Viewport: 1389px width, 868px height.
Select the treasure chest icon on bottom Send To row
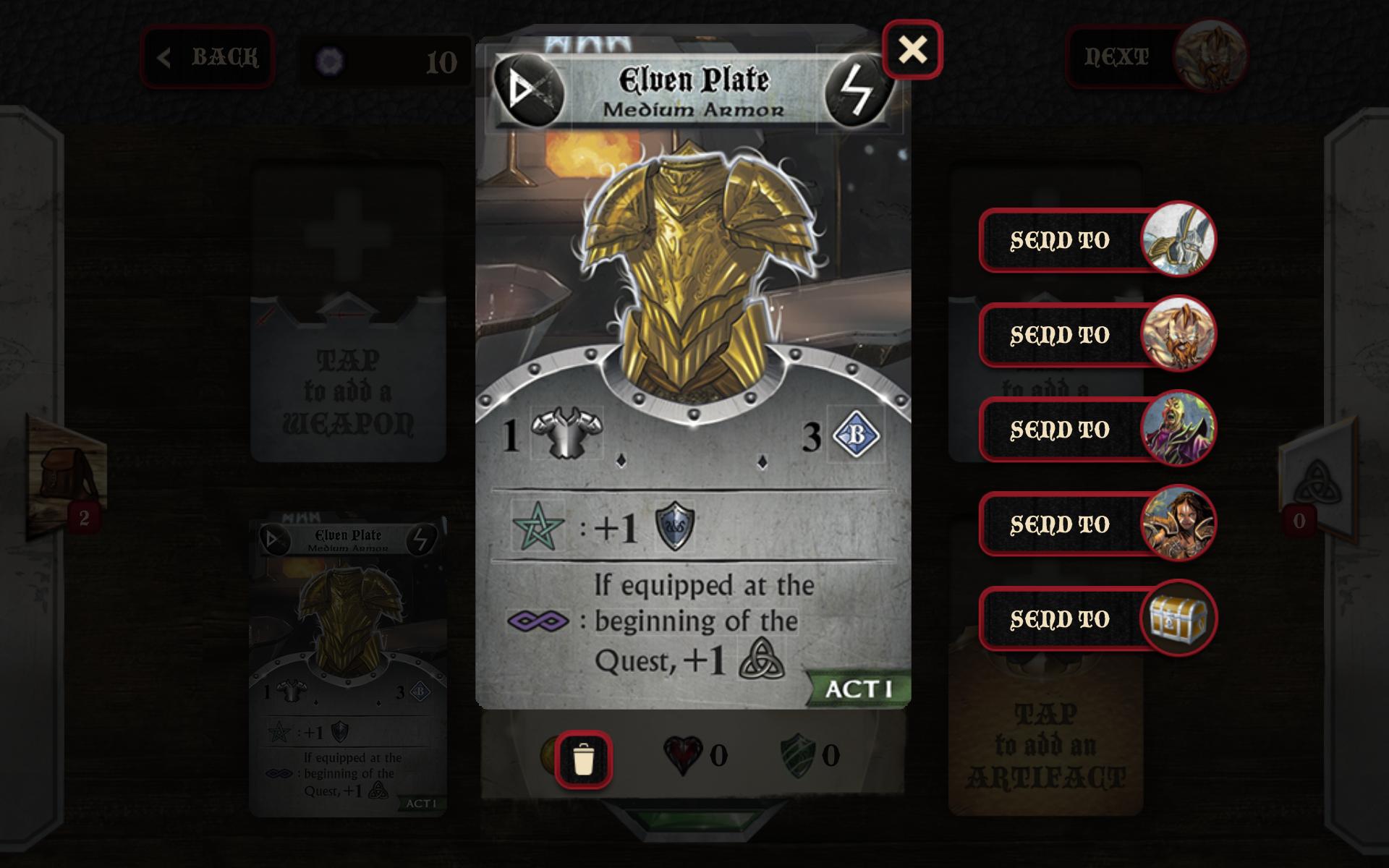click(x=1179, y=618)
